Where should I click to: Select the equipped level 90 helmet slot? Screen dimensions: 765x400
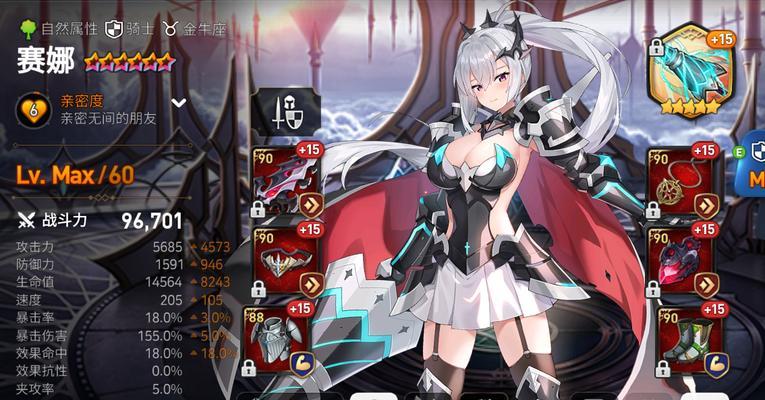coord(284,262)
